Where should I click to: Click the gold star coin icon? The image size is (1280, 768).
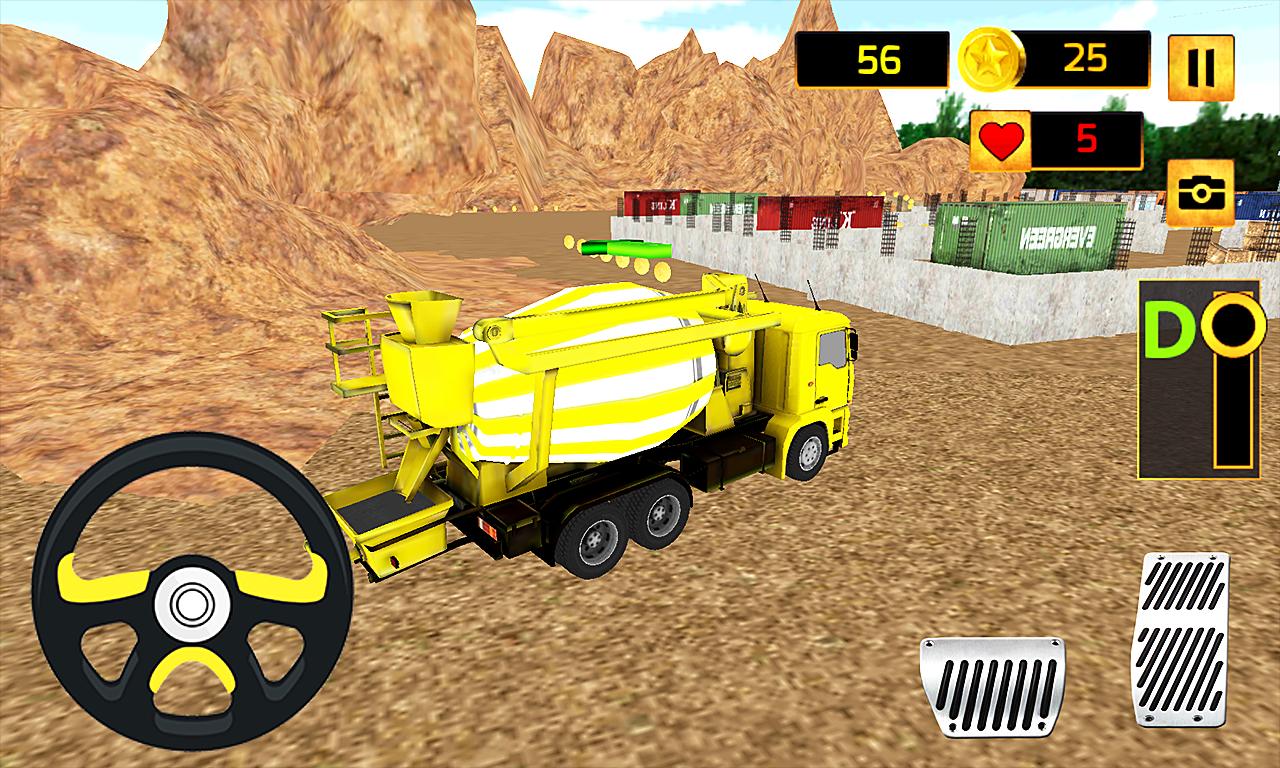coord(993,58)
